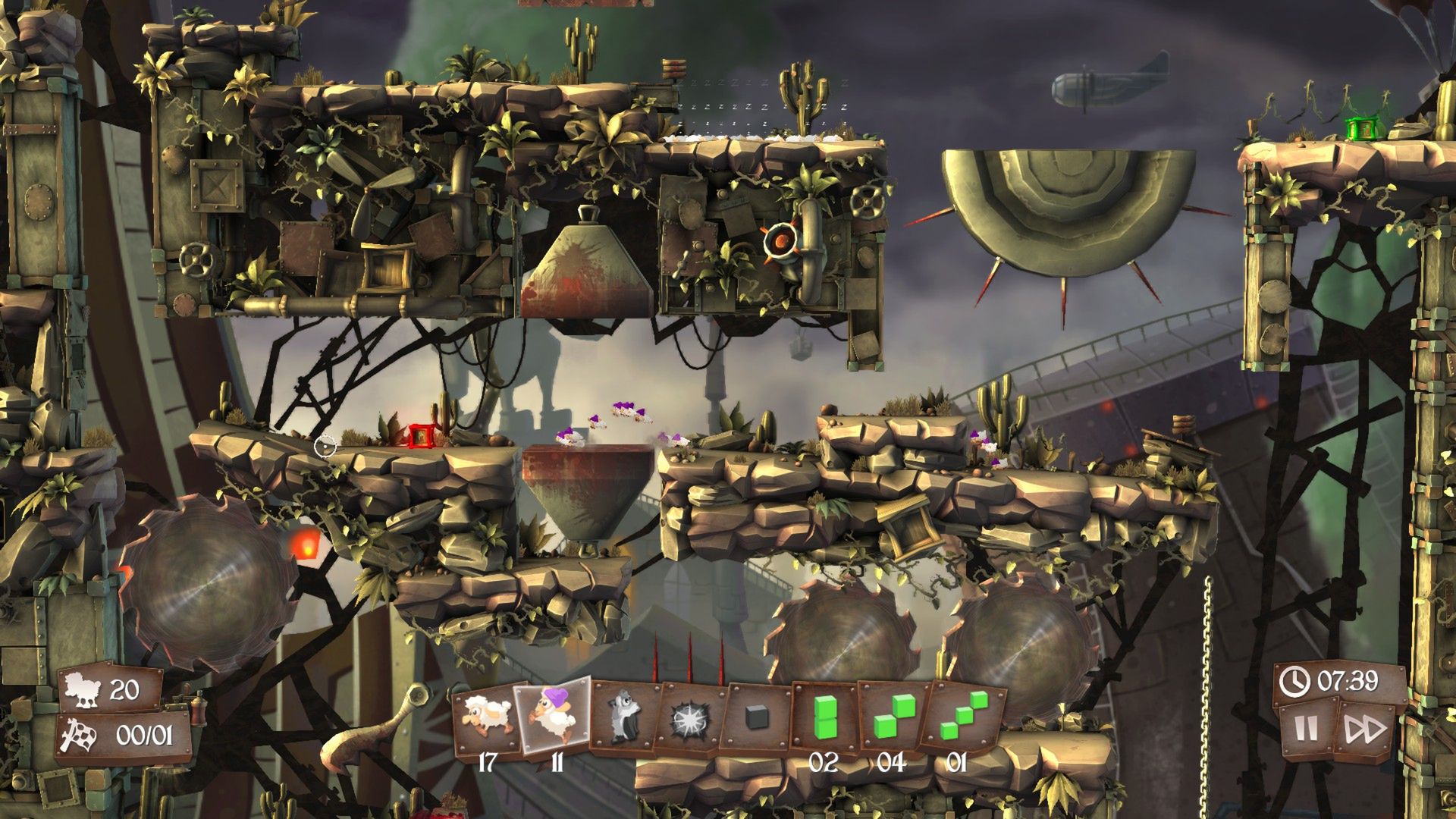
Task: Activate the spiked explosion ability
Action: pyautogui.click(x=692, y=717)
